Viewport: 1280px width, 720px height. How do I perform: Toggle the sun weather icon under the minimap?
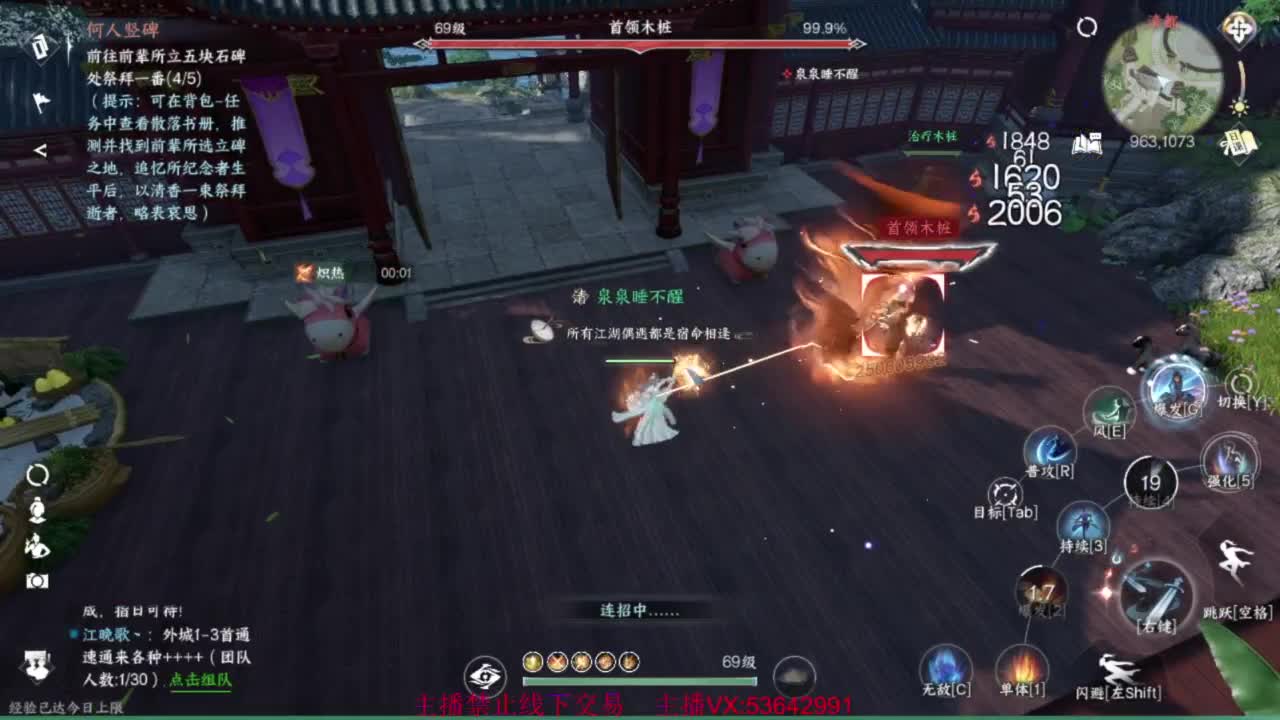point(1239,108)
